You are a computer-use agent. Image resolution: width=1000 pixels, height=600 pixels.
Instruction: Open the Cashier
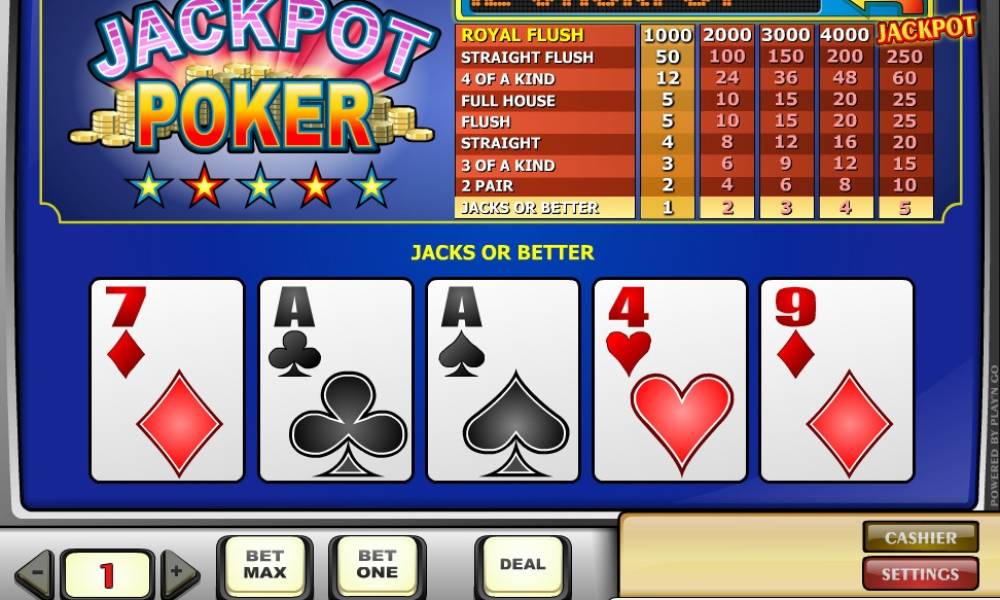920,538
